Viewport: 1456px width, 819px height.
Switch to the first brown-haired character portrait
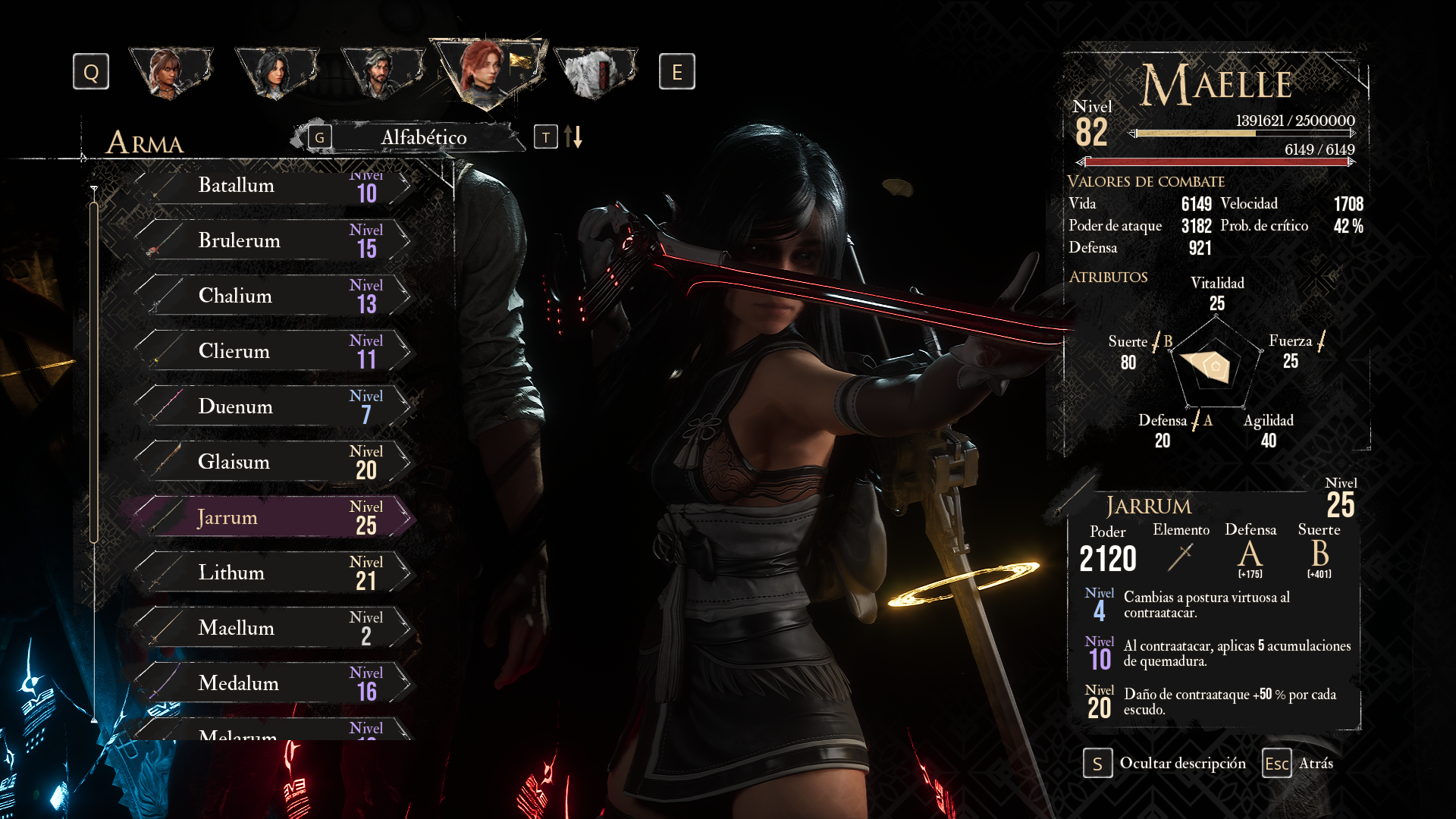coord(171,72)
